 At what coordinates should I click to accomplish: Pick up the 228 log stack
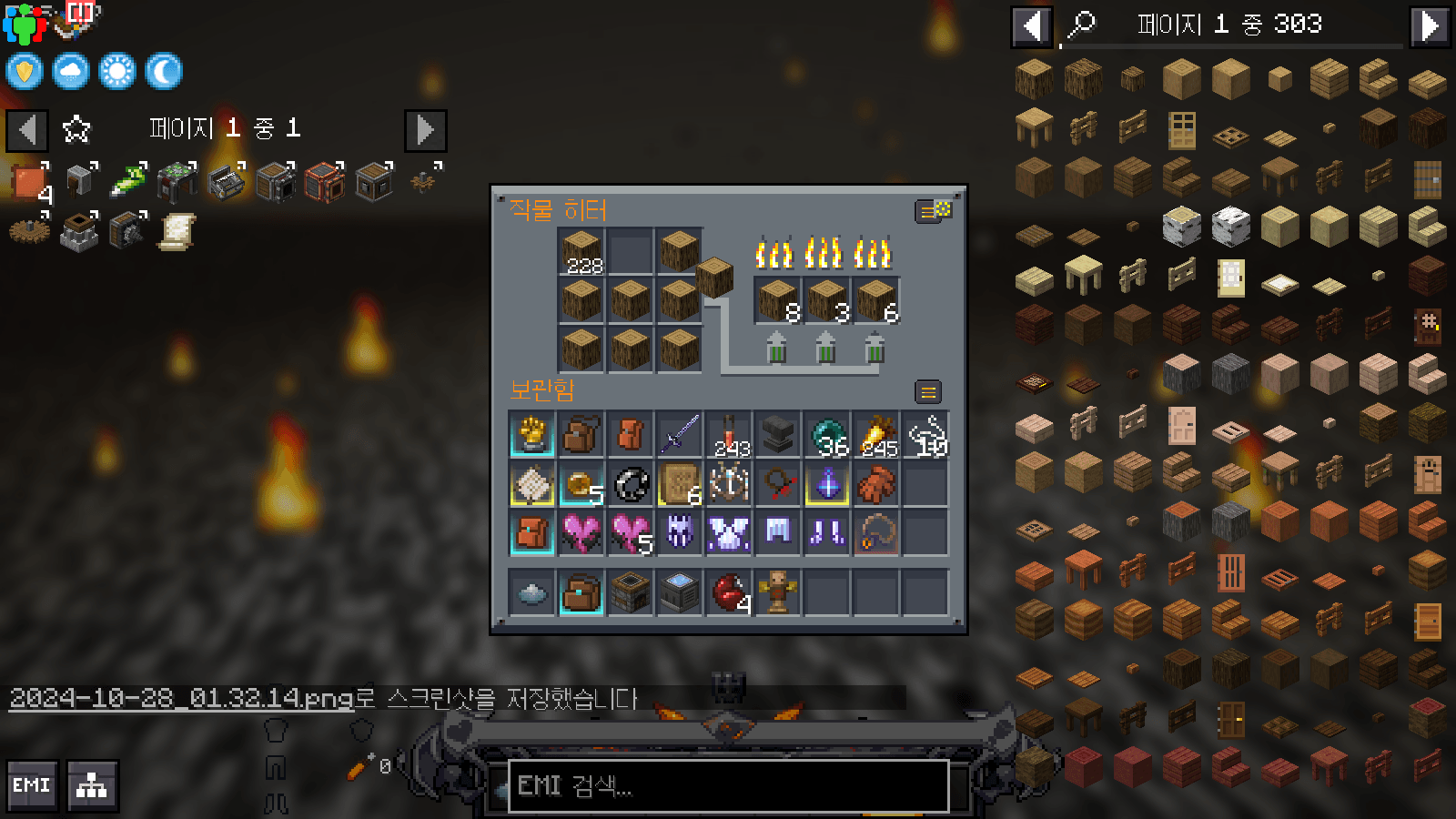pos(581,251)
